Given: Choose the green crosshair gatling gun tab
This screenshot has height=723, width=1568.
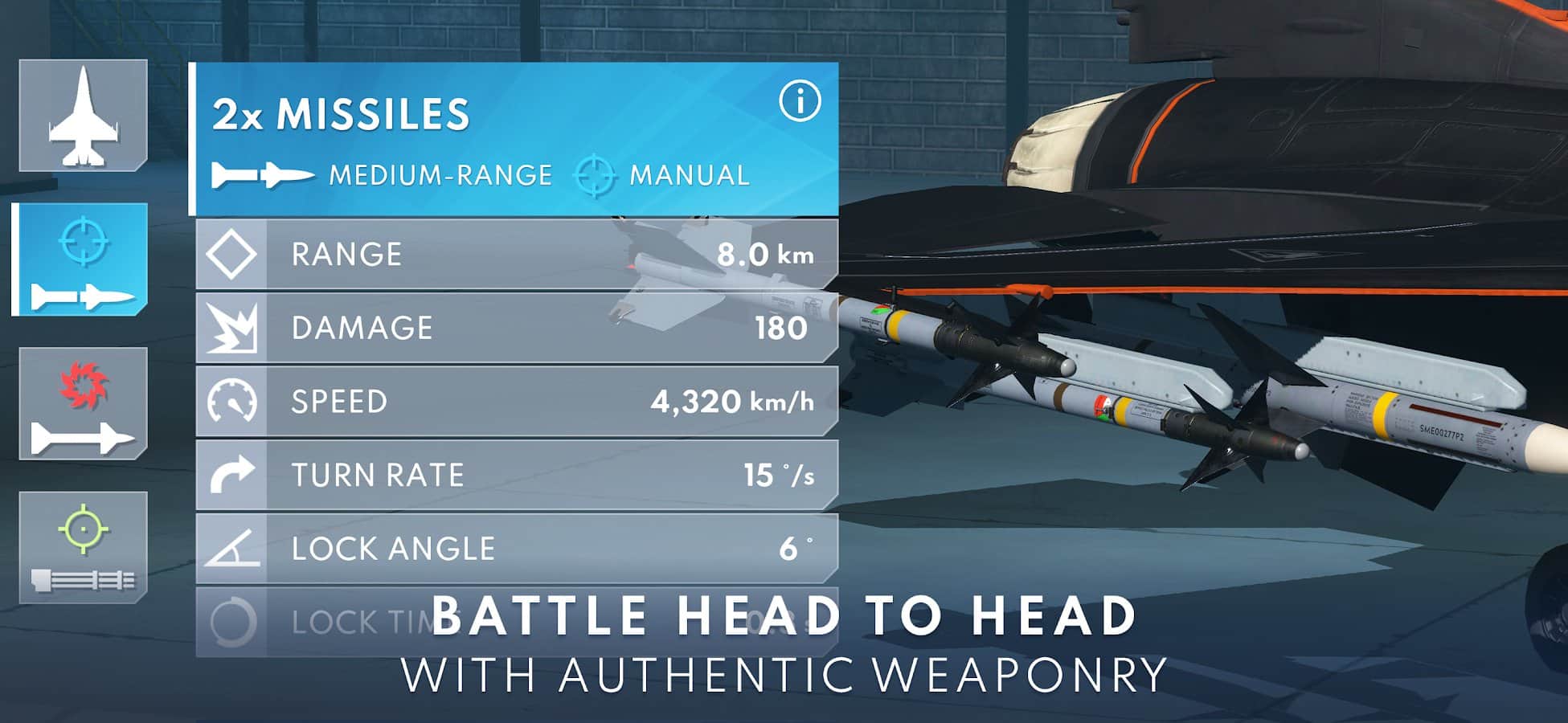Looking at the screenshot, I should coord(83,548).
